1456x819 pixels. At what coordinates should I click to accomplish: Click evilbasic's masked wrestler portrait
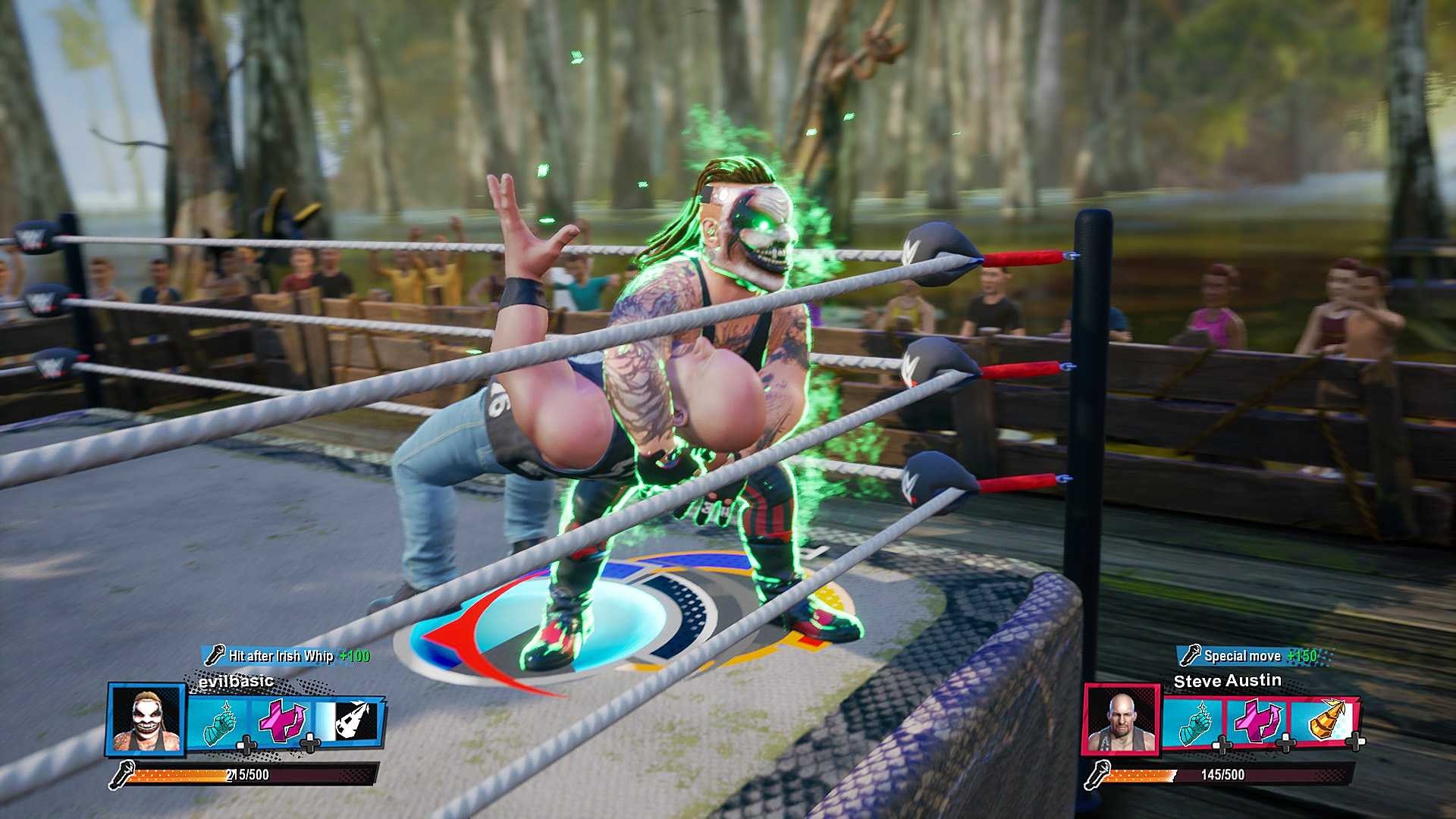(x=147, y=720)
